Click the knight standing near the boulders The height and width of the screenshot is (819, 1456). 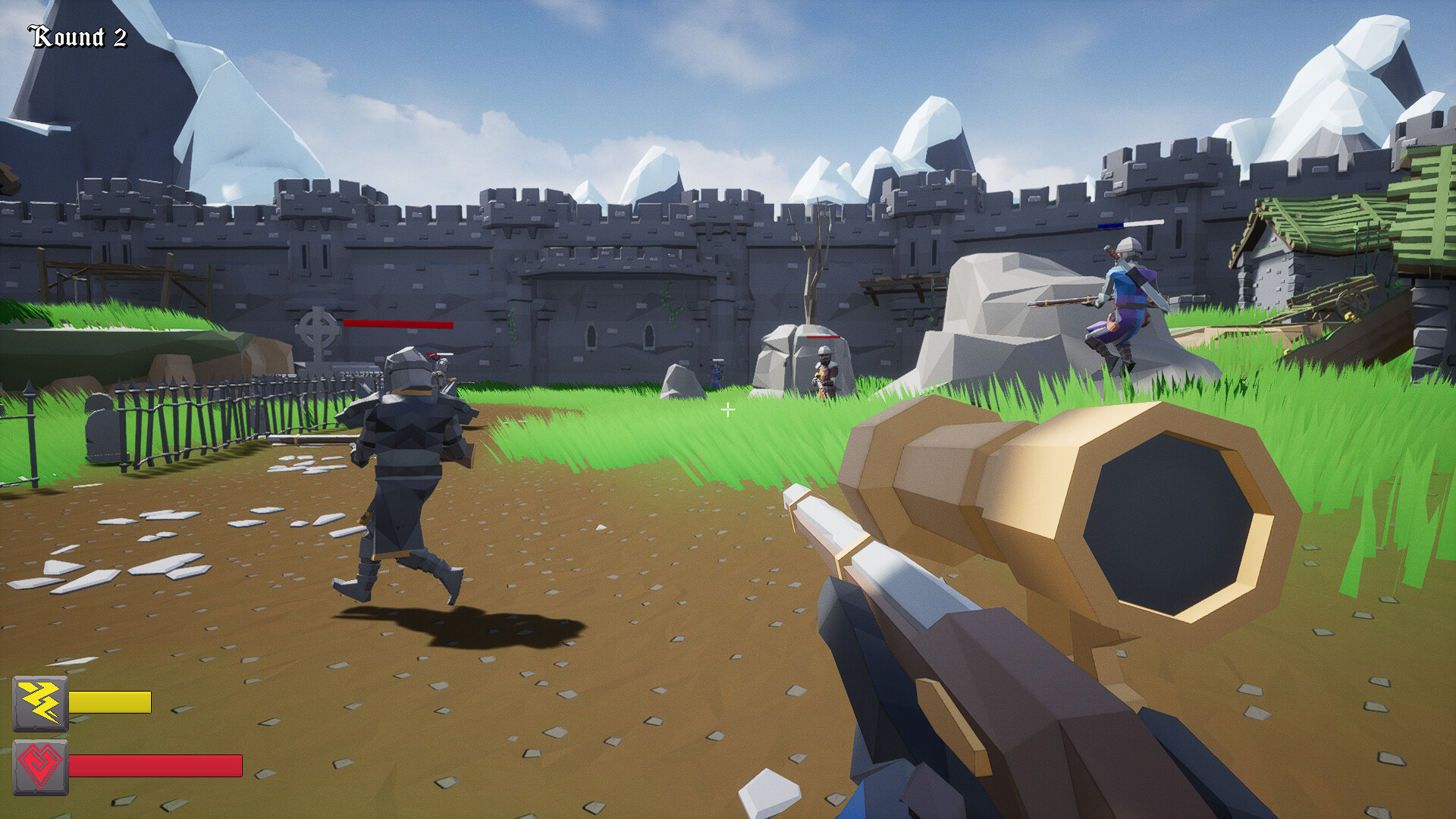point(825,372)
